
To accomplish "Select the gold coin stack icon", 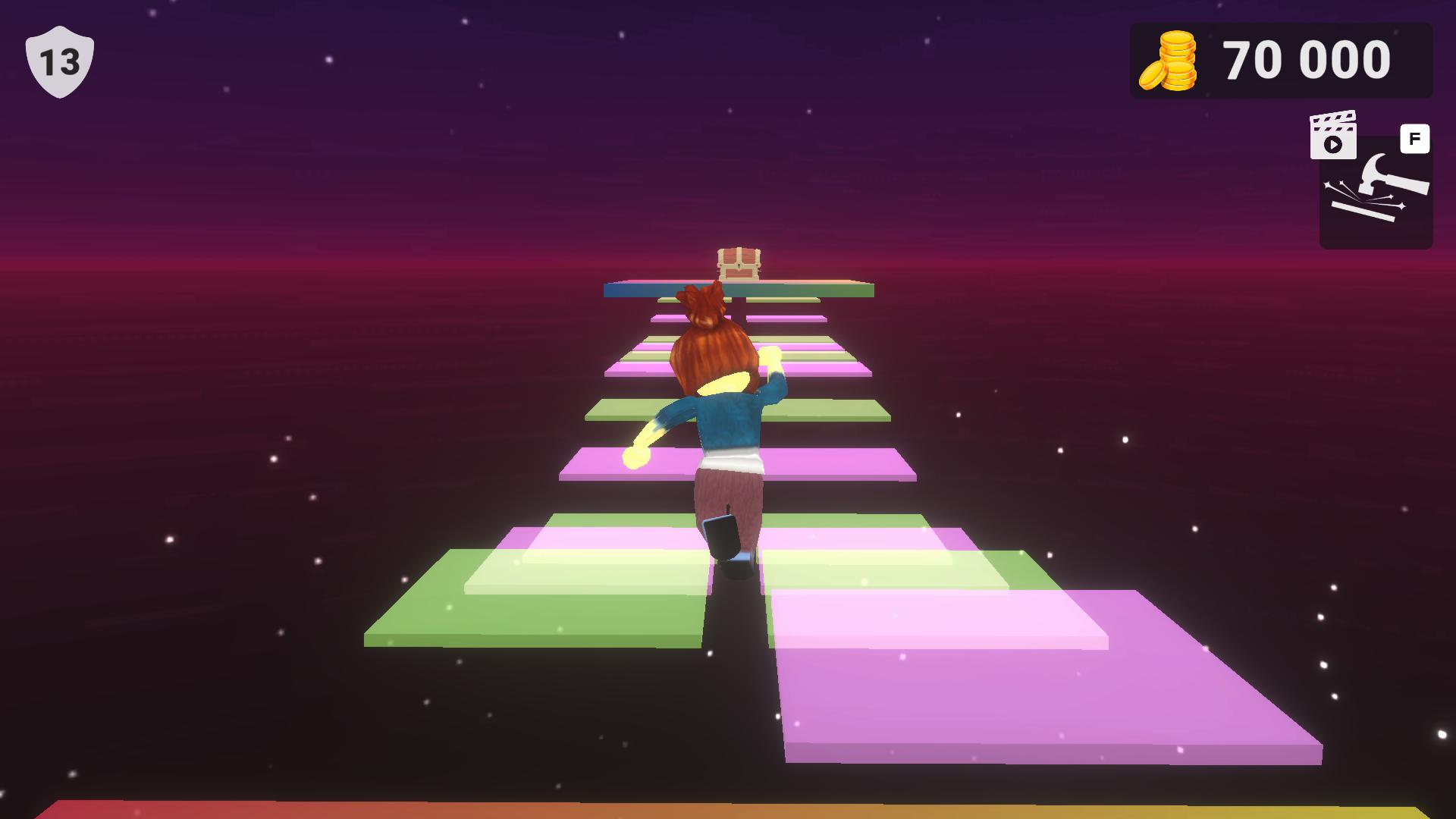I will point(1169,61).
